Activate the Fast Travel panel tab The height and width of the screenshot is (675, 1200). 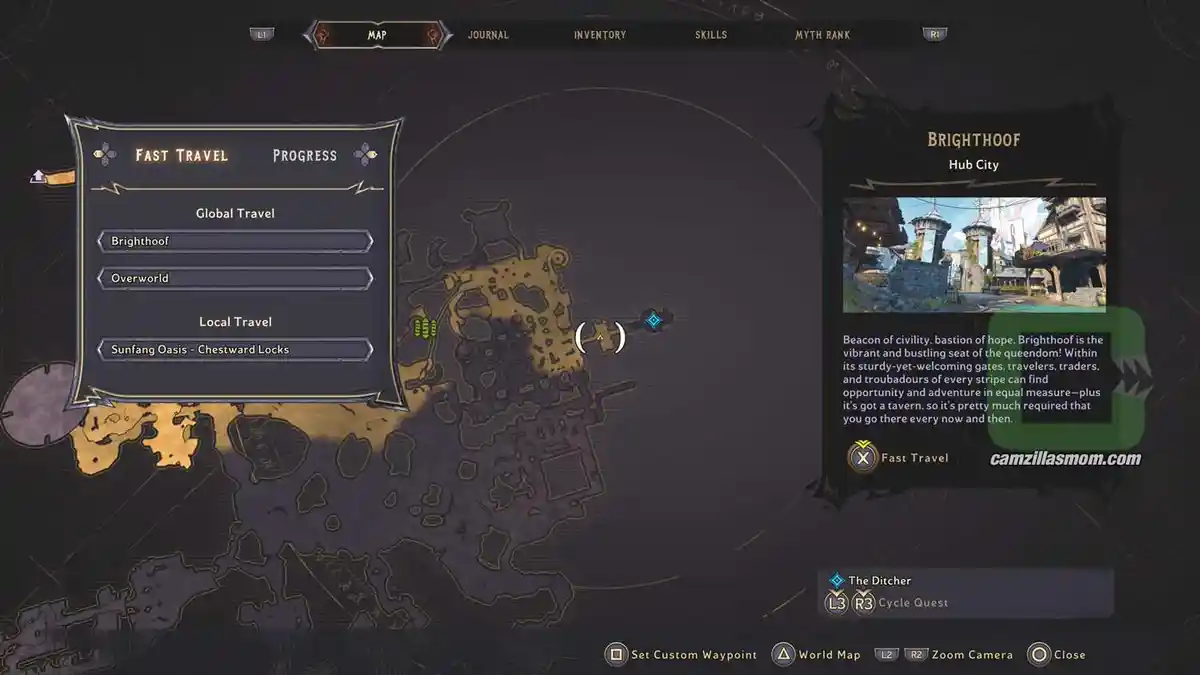[x=182, y=155]
